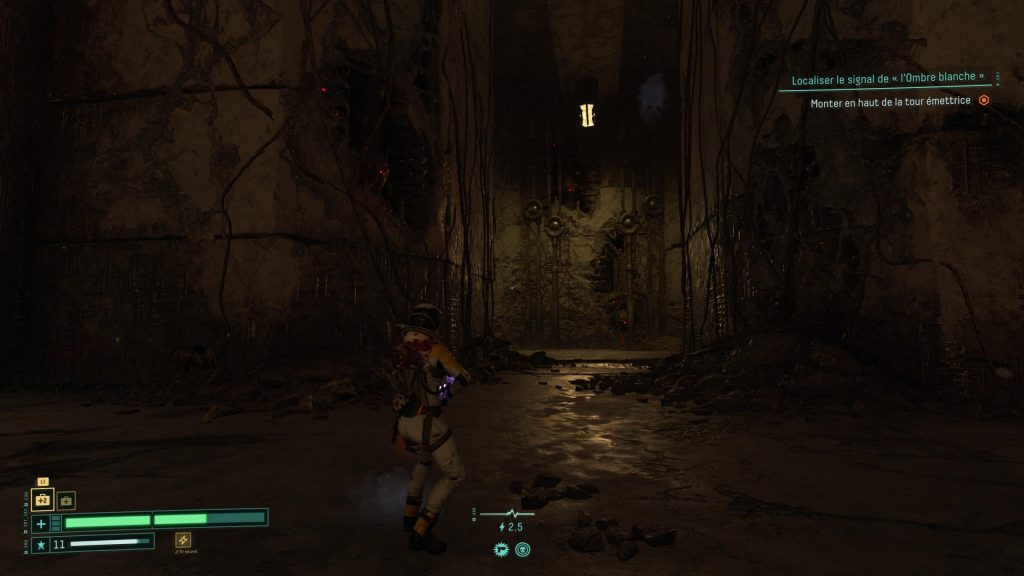1024x576 pixels.
Task: Click the plus health icon
Action: coord(41,523)
